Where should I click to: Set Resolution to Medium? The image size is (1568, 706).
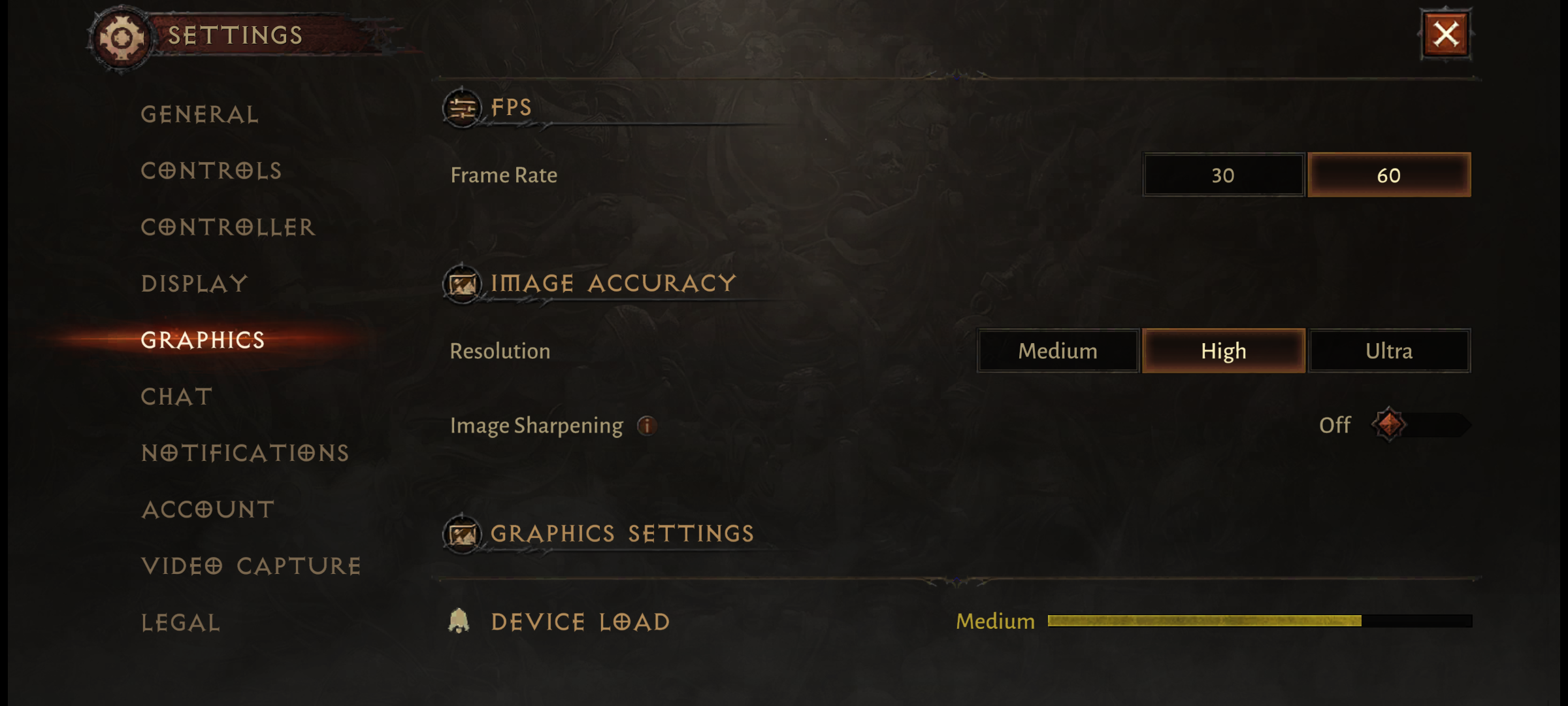pos(1058,351)
